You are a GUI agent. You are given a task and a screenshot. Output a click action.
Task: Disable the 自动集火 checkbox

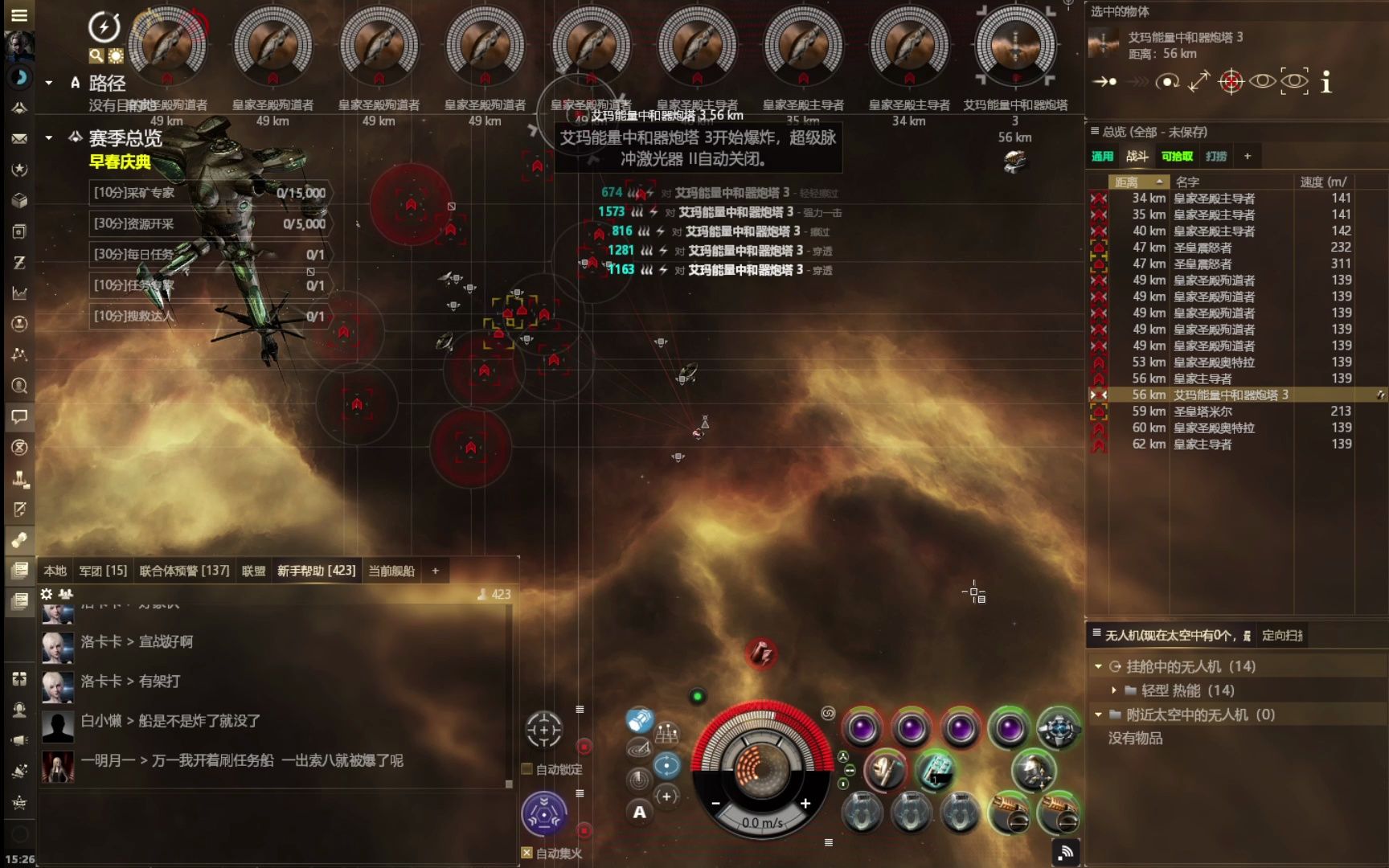pyautogui.click(x=527, y=853)
